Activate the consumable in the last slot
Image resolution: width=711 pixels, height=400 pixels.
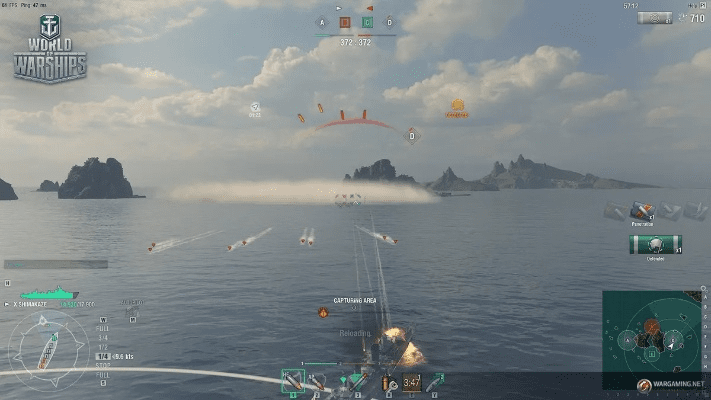pos(436,381)
